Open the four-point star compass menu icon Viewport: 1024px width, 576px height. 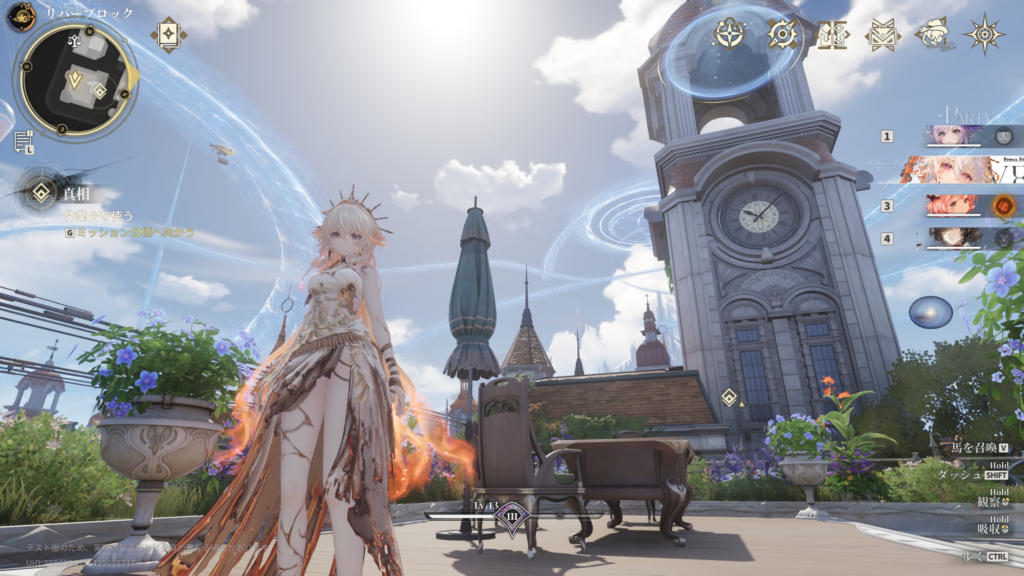[731, 34]
